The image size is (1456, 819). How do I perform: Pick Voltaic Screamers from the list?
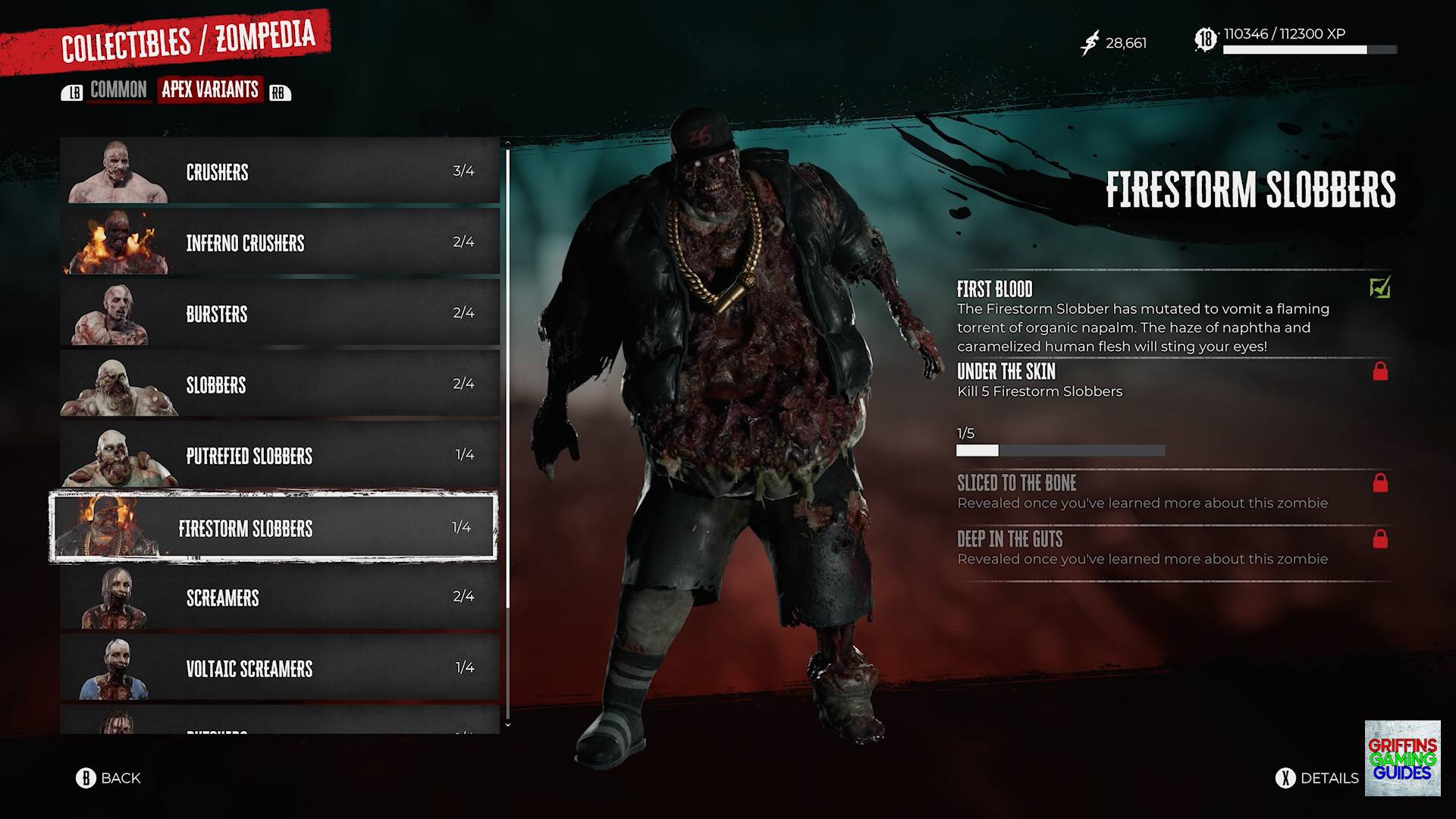pyautogui.click(x=279, y=668)
